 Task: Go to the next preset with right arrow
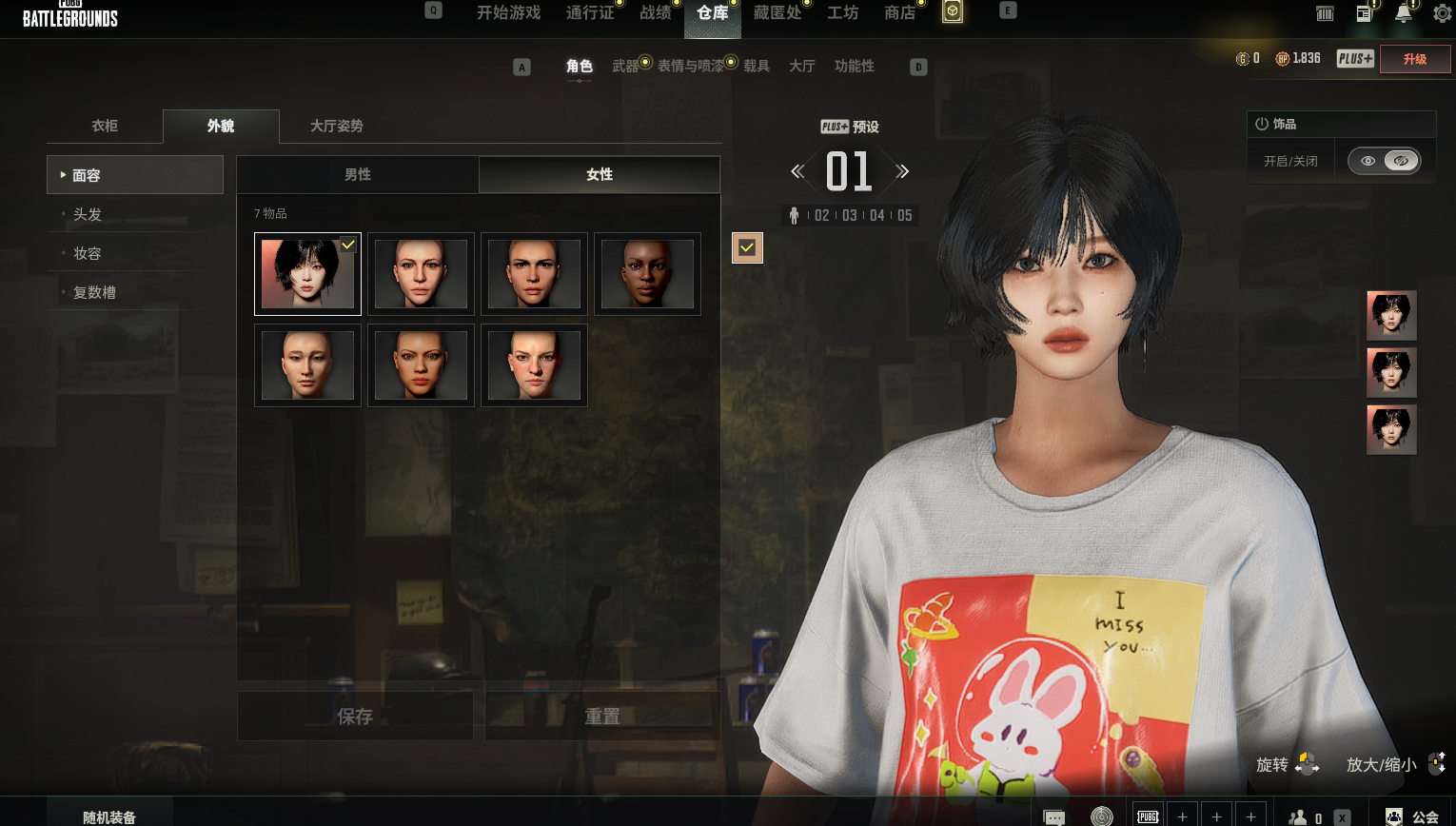coord(902,171)
